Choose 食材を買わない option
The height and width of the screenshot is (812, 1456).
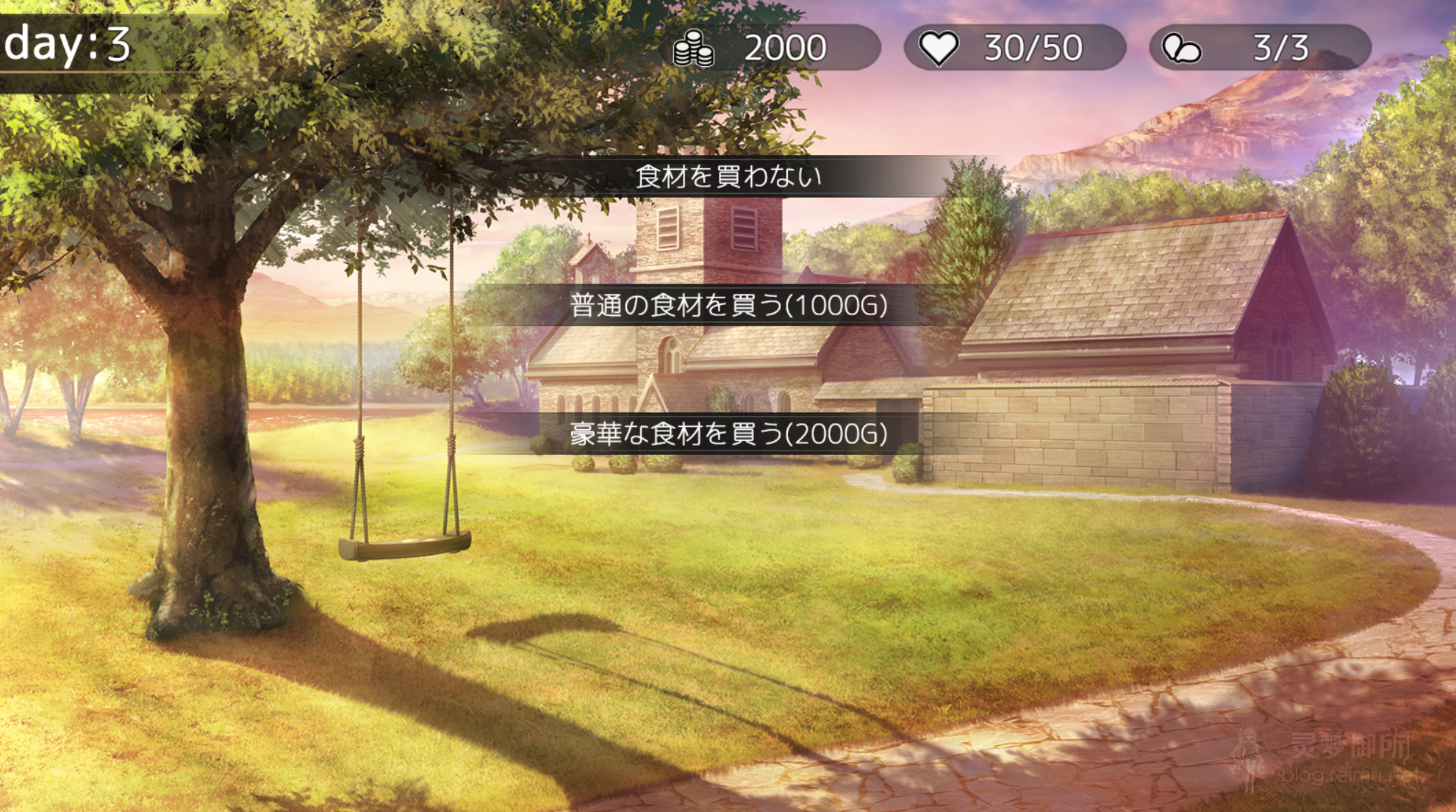729,175
